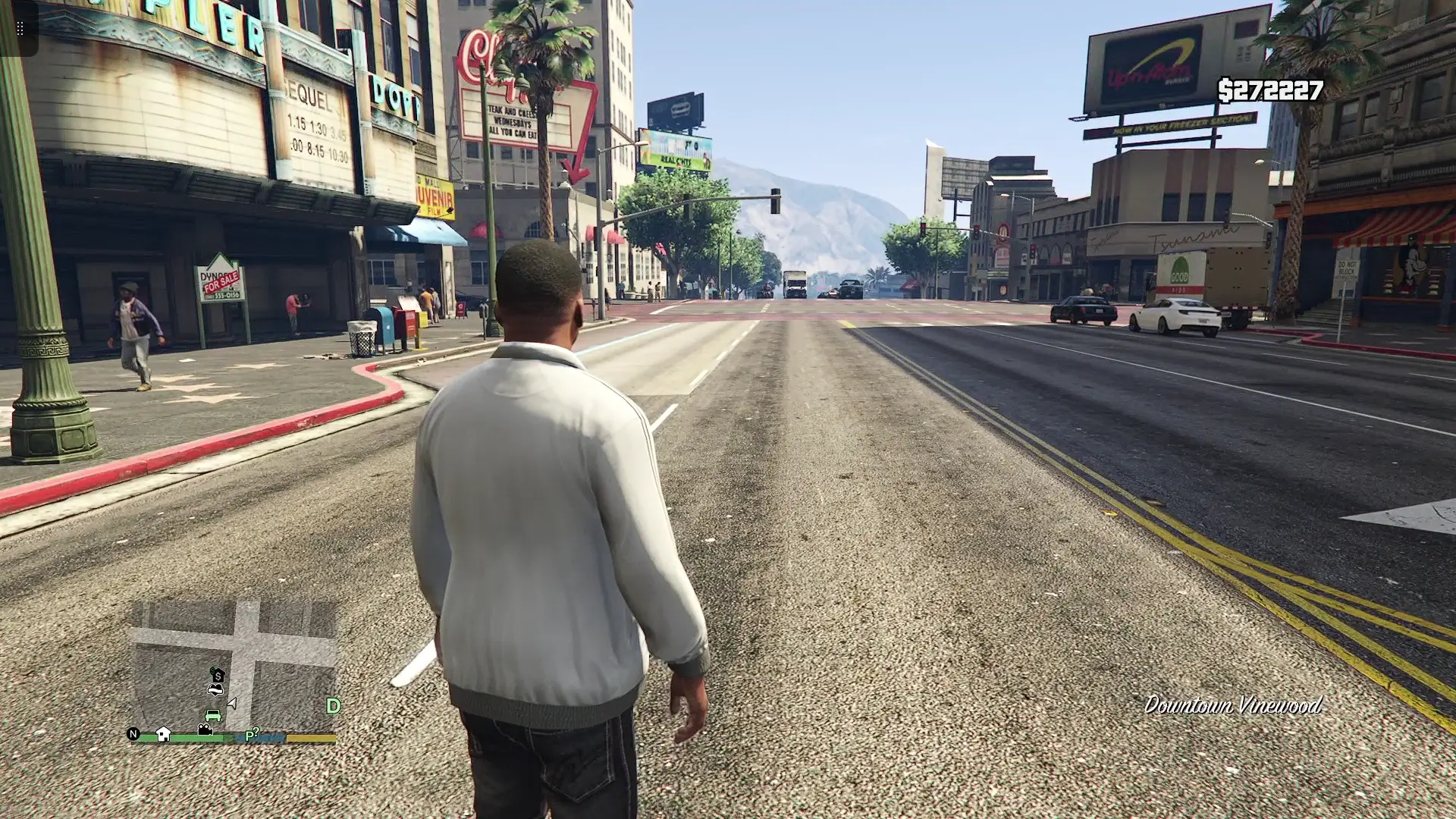Open the dotted overlay handle in the corner

point(20,29)
